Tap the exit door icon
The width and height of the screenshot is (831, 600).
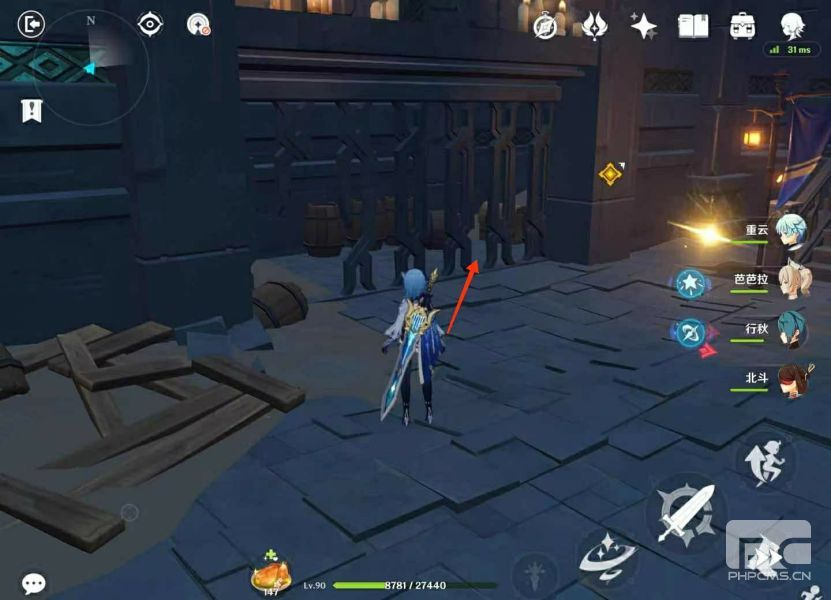[x=32, y=23]
